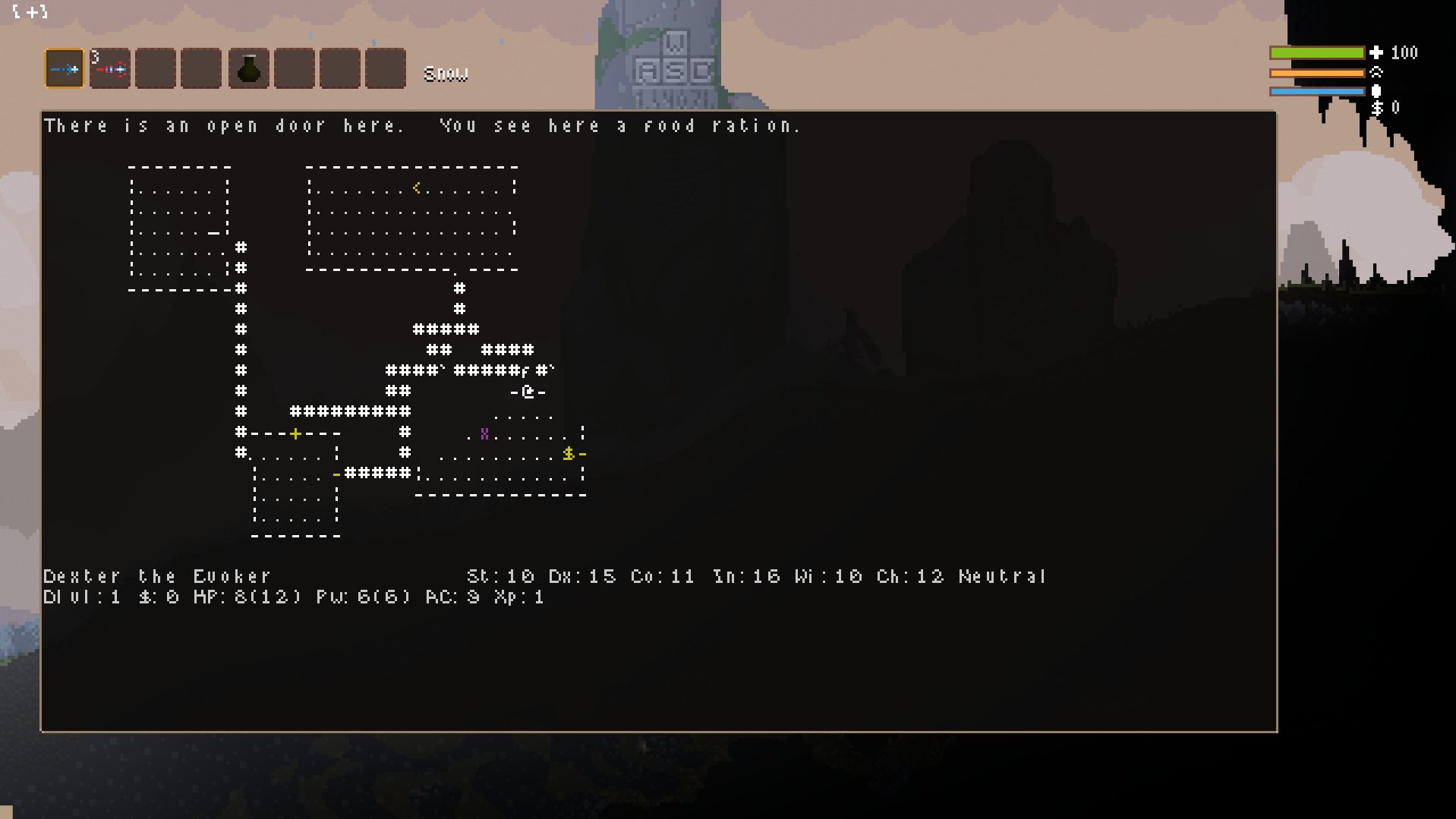Click the Snow biome label
The image size is (1456, 819).
point(446,73)
